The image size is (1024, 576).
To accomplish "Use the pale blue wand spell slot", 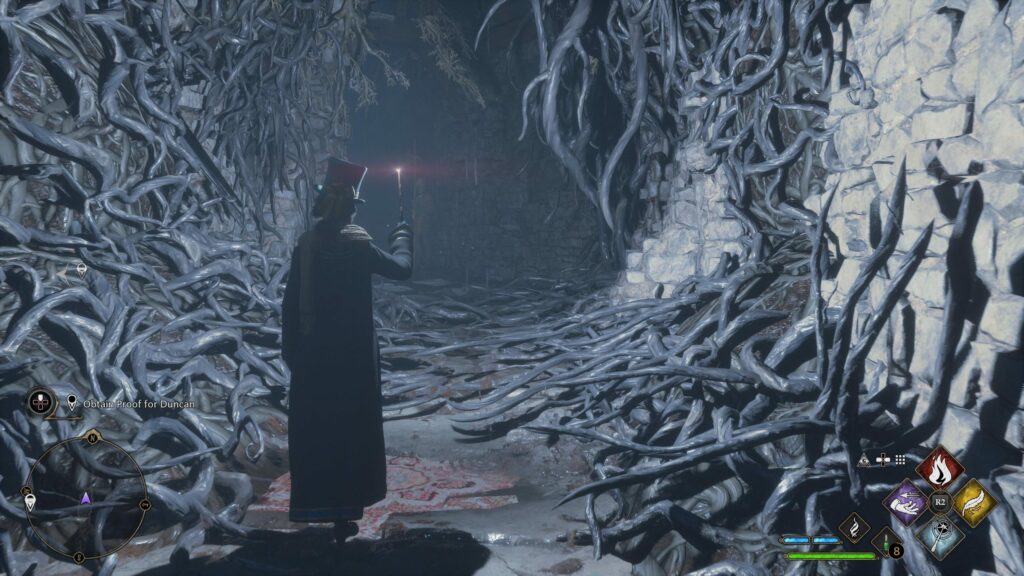I will pos(939,536).
